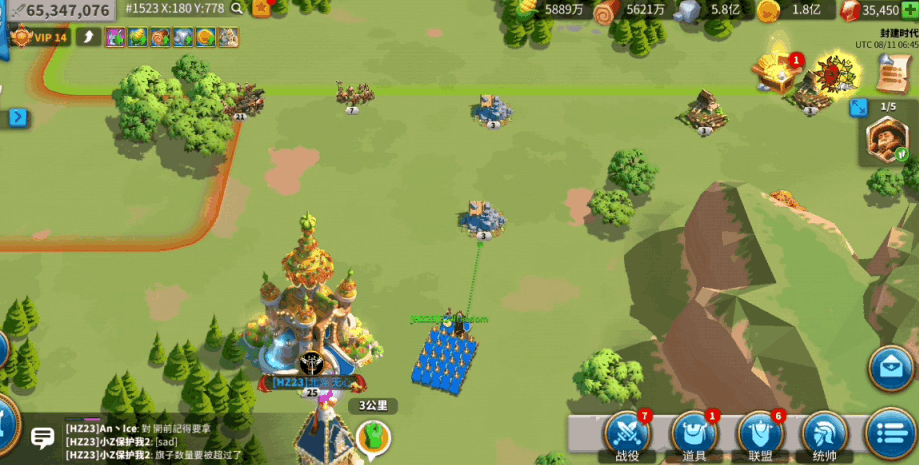Expand the left side panel arrow
Viewport: 919px width, 465px height.
(x=17, y=117)
